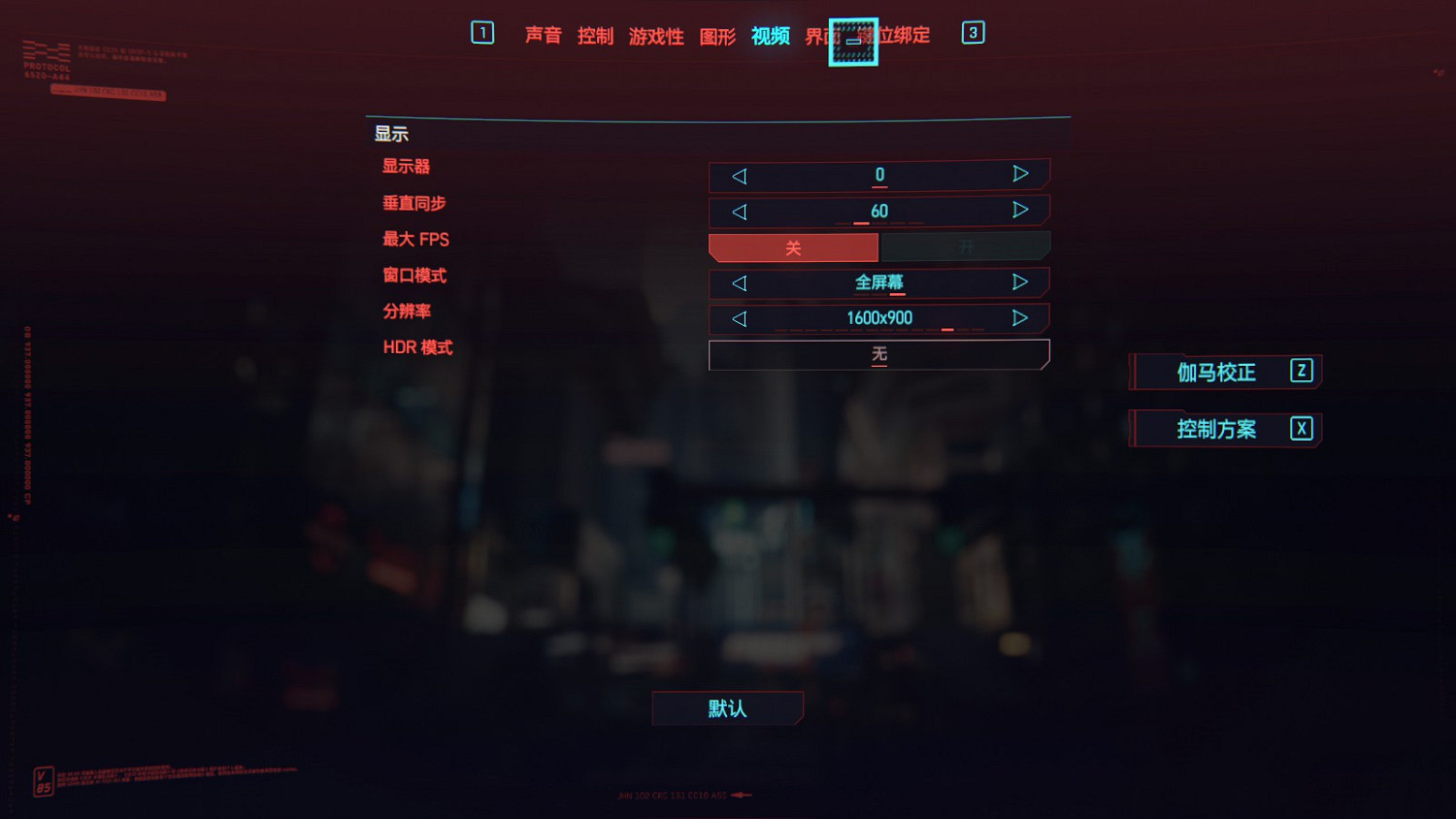
Task: Click left arrow to change 窗口模式
Action: pos(739,283)
